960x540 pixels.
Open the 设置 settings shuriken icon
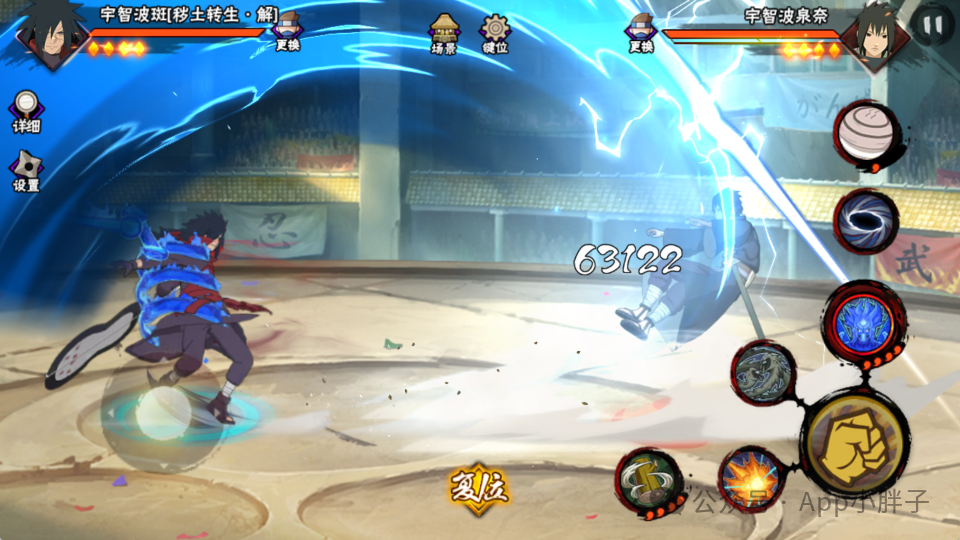click(x=26, y=171)
